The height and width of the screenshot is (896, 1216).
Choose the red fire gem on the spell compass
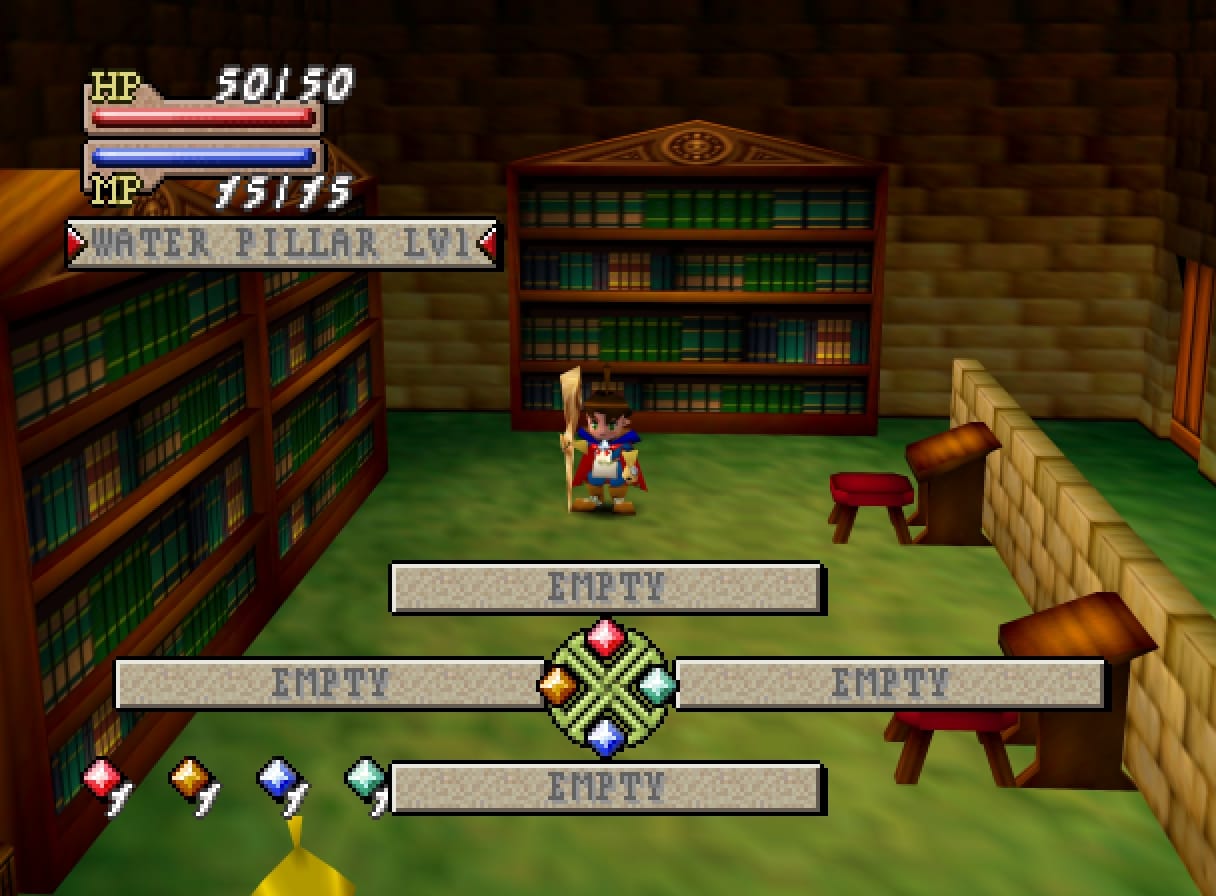click(605, 637)
